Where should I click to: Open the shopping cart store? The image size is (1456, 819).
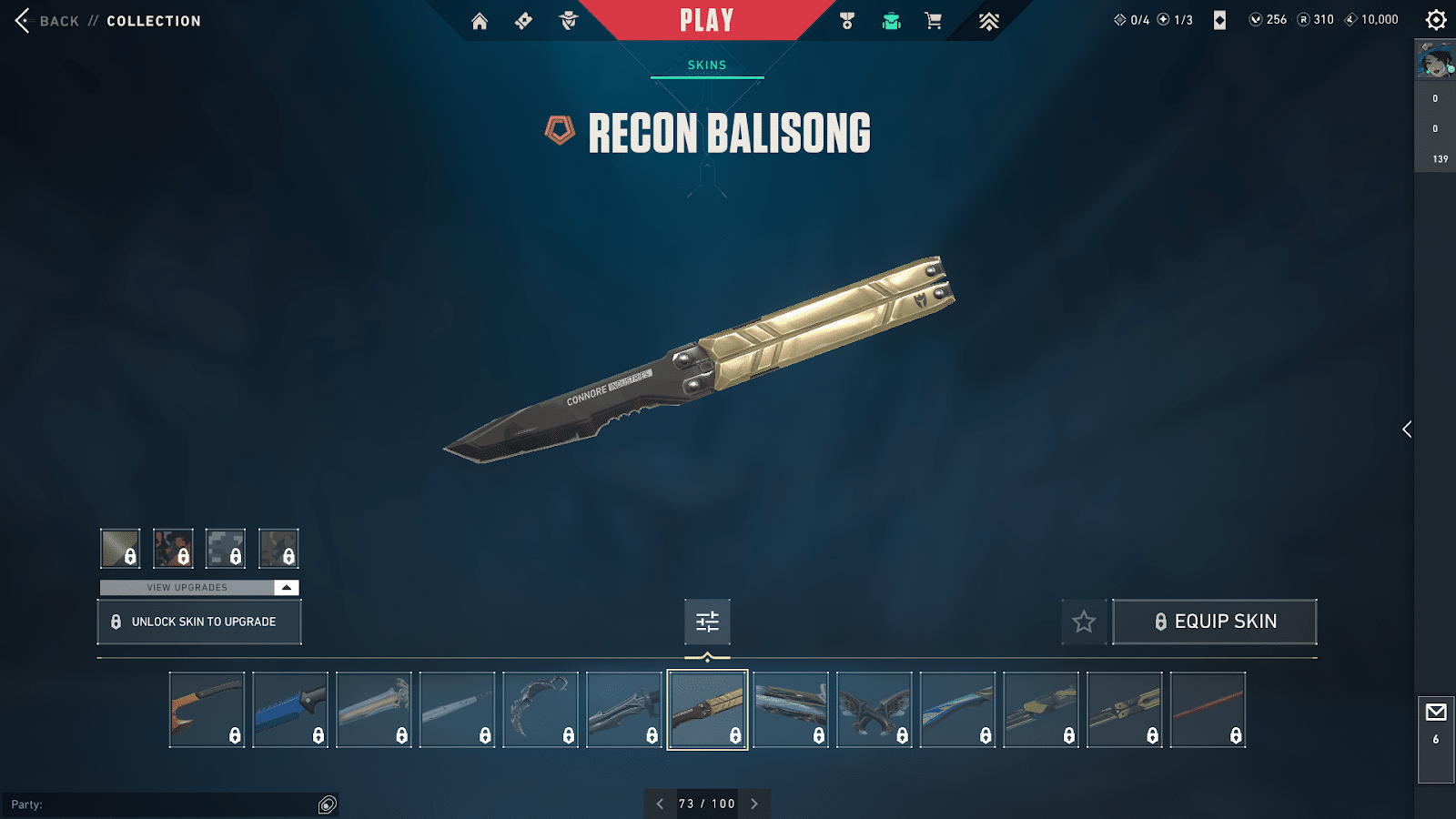coord(933,21)
